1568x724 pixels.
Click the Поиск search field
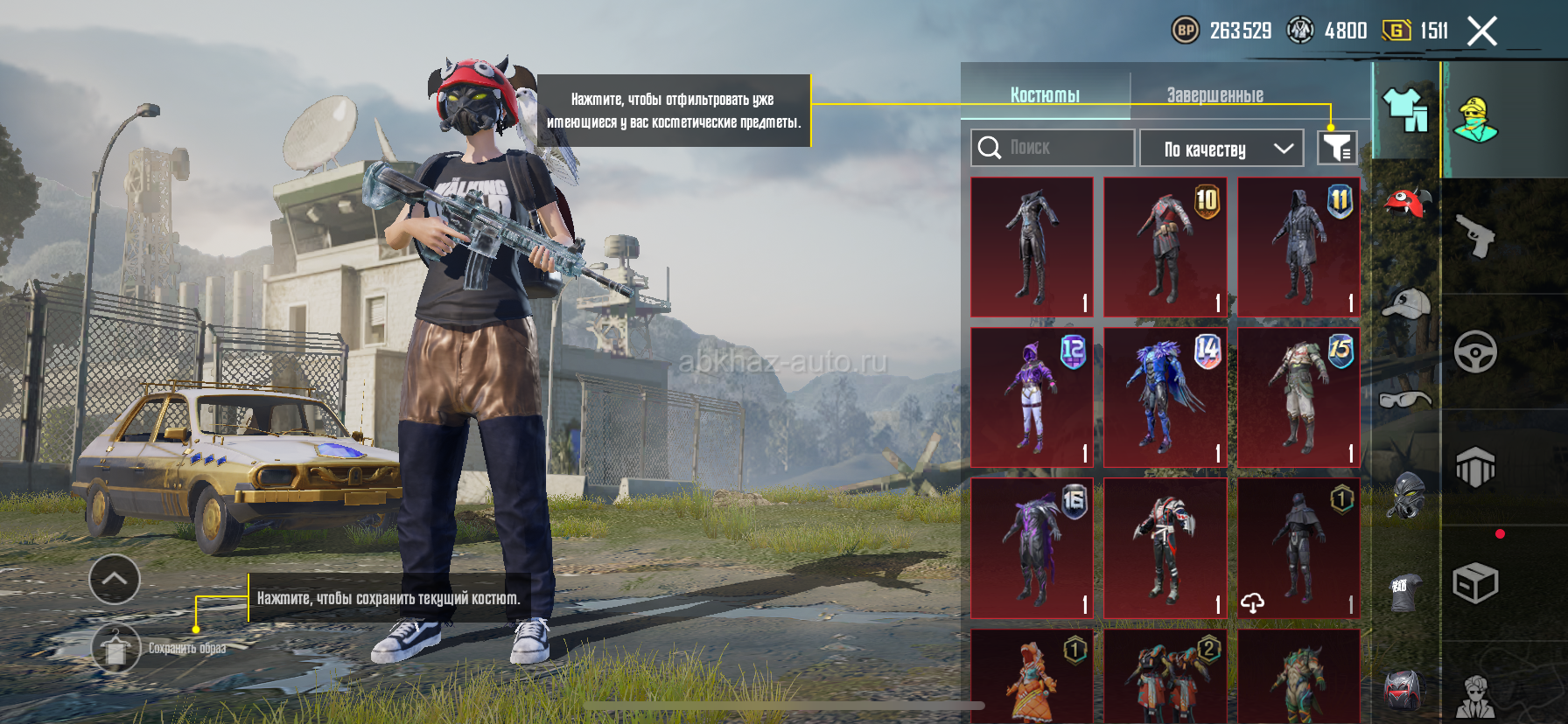point(1053,148)
